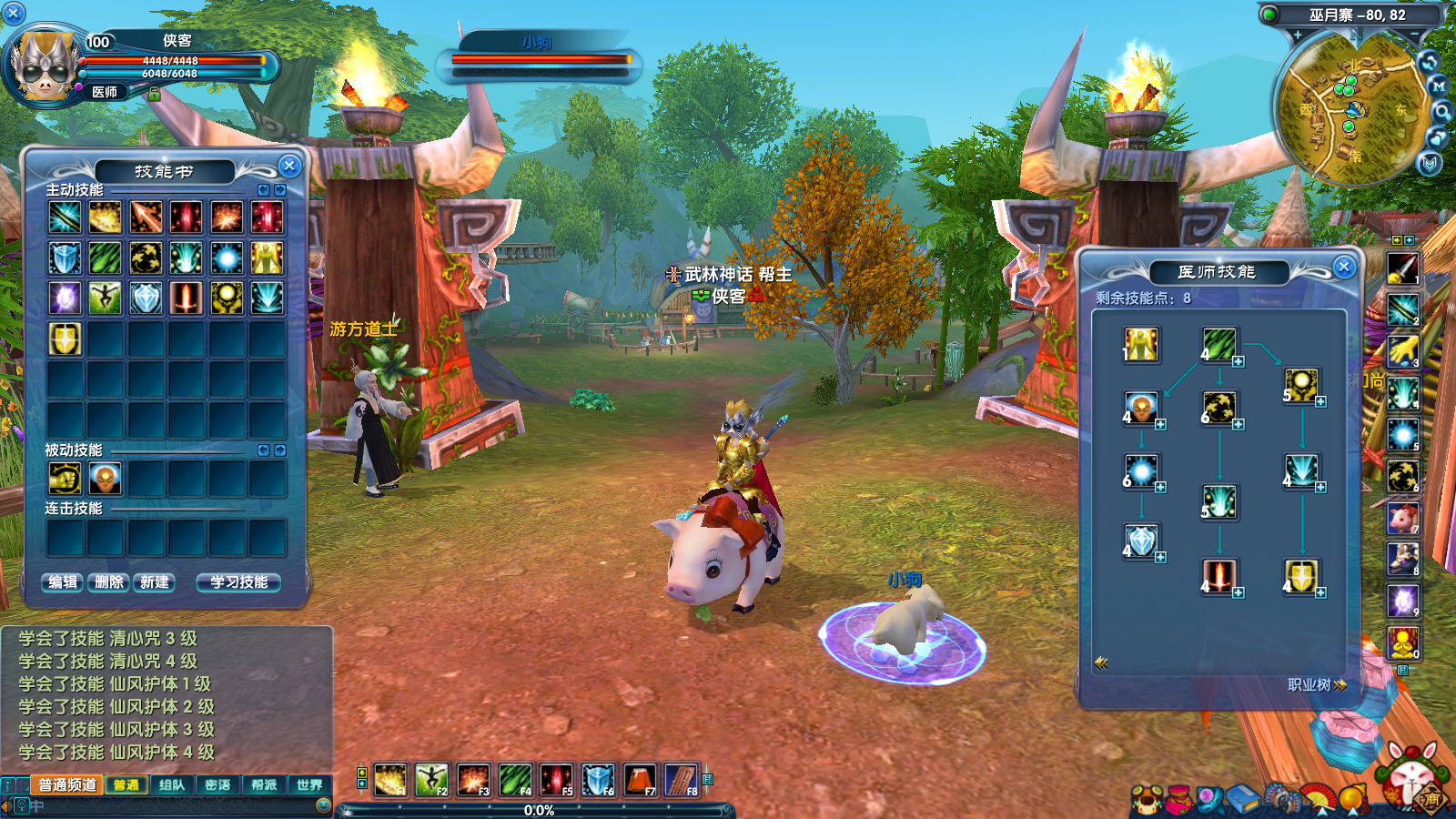Viewport: 1456px width, 819px height.
Task: Switch to the 普通 chat tab
Action: [x=126, y=784]
